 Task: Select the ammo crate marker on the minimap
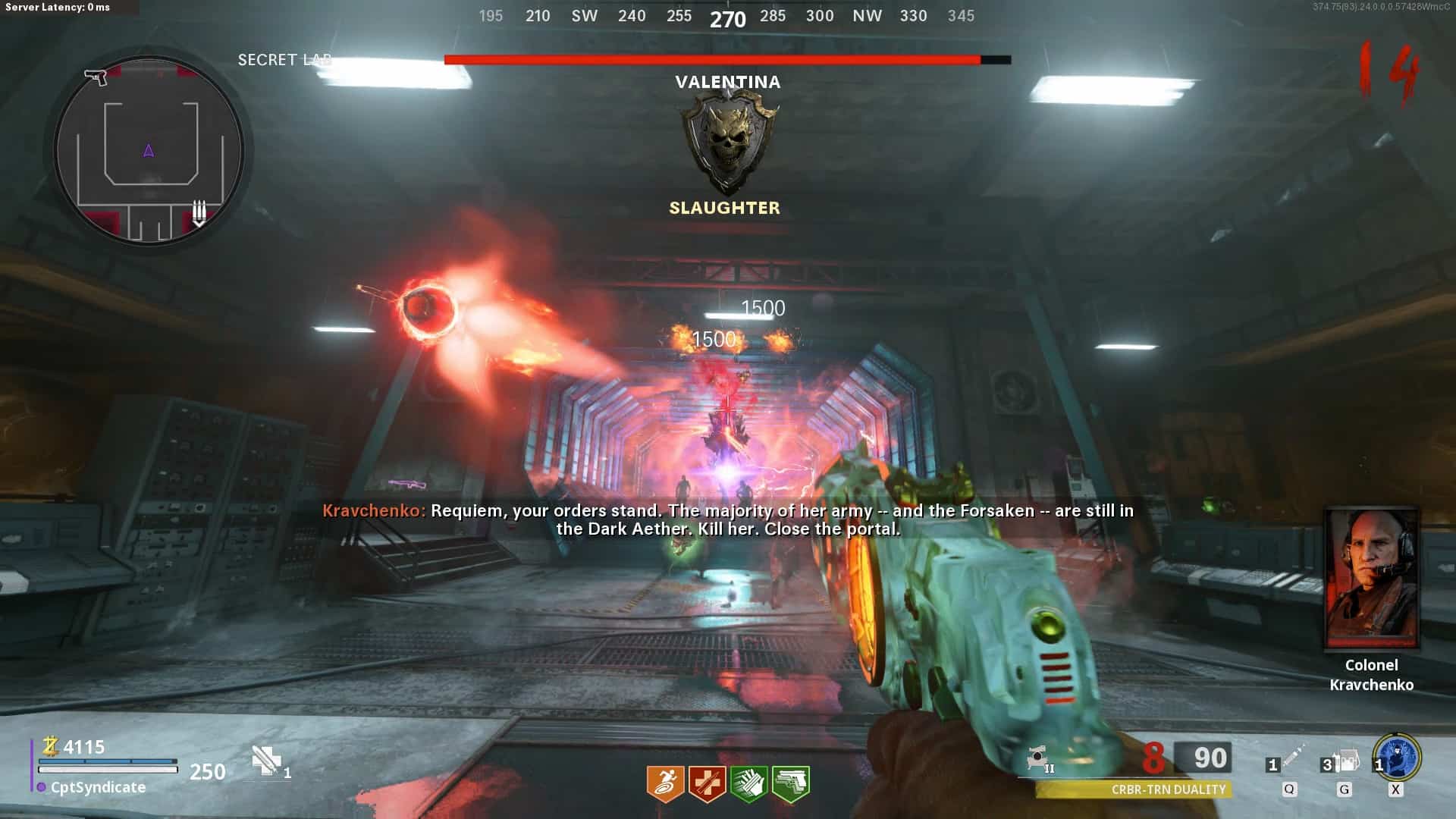click(x=199, y=212)
